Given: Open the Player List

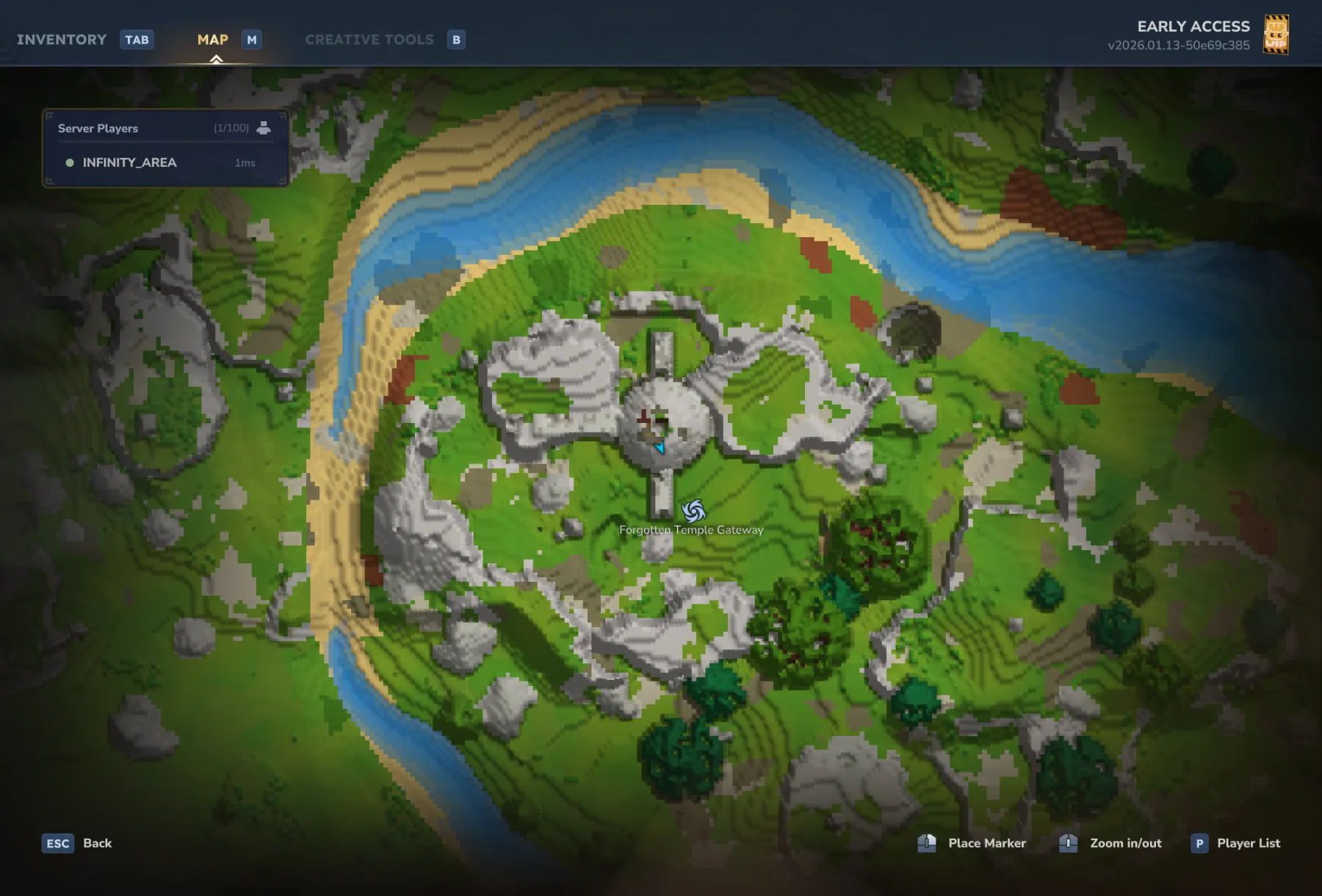Looking at the screenshot, I should (1248, 843).
